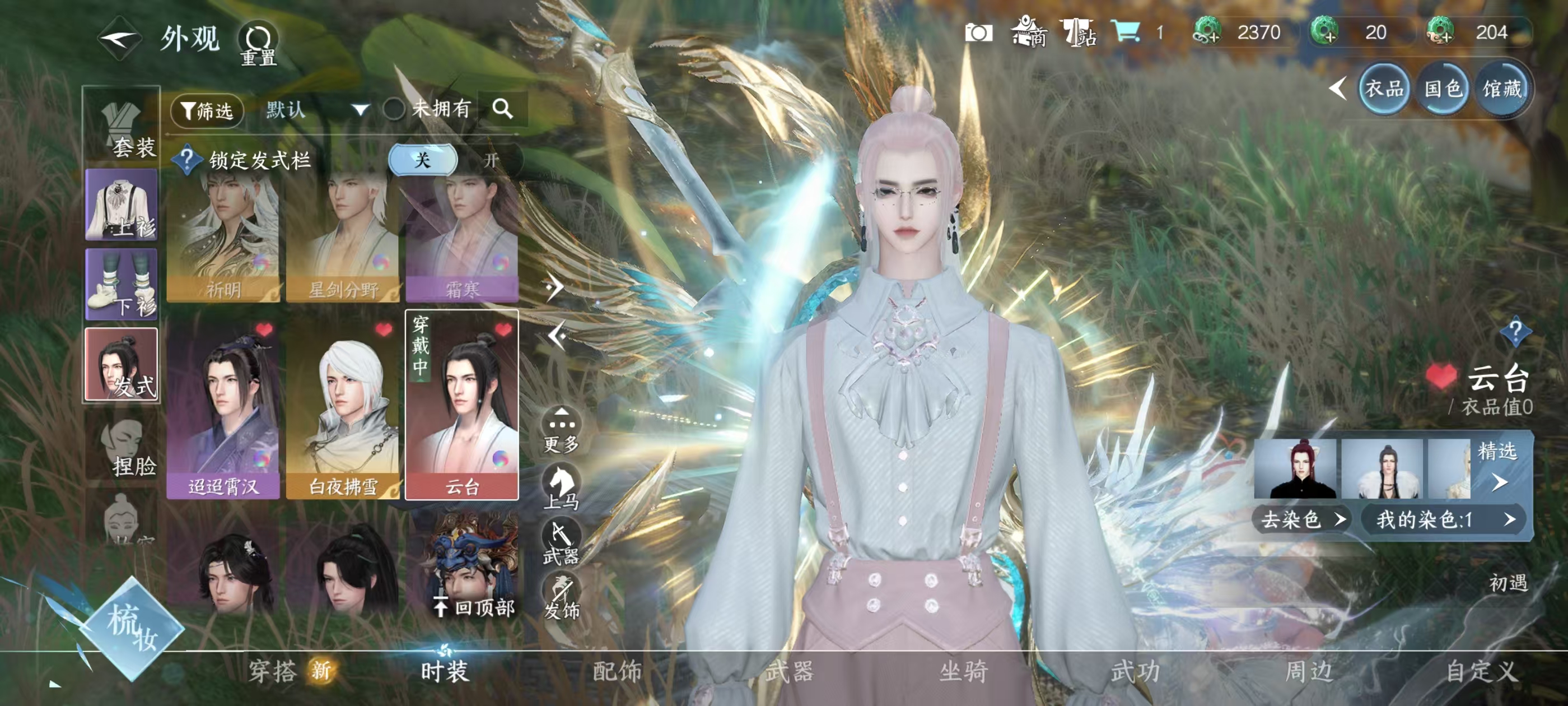This screenshot has height=706, width=1568.
Task: Choose the 白夜拂雪 white hairstyle
Action: click(x=343, y=405)
